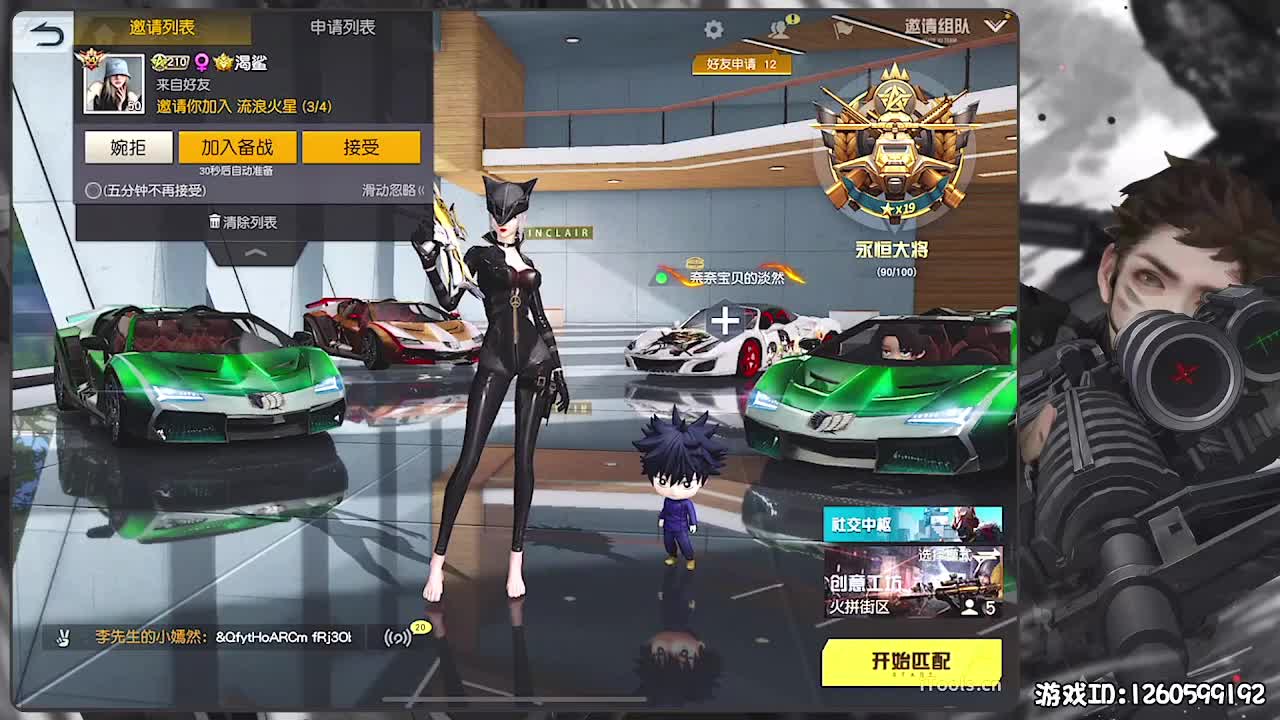Click 接受 to accept the invitation

[363, 147]
